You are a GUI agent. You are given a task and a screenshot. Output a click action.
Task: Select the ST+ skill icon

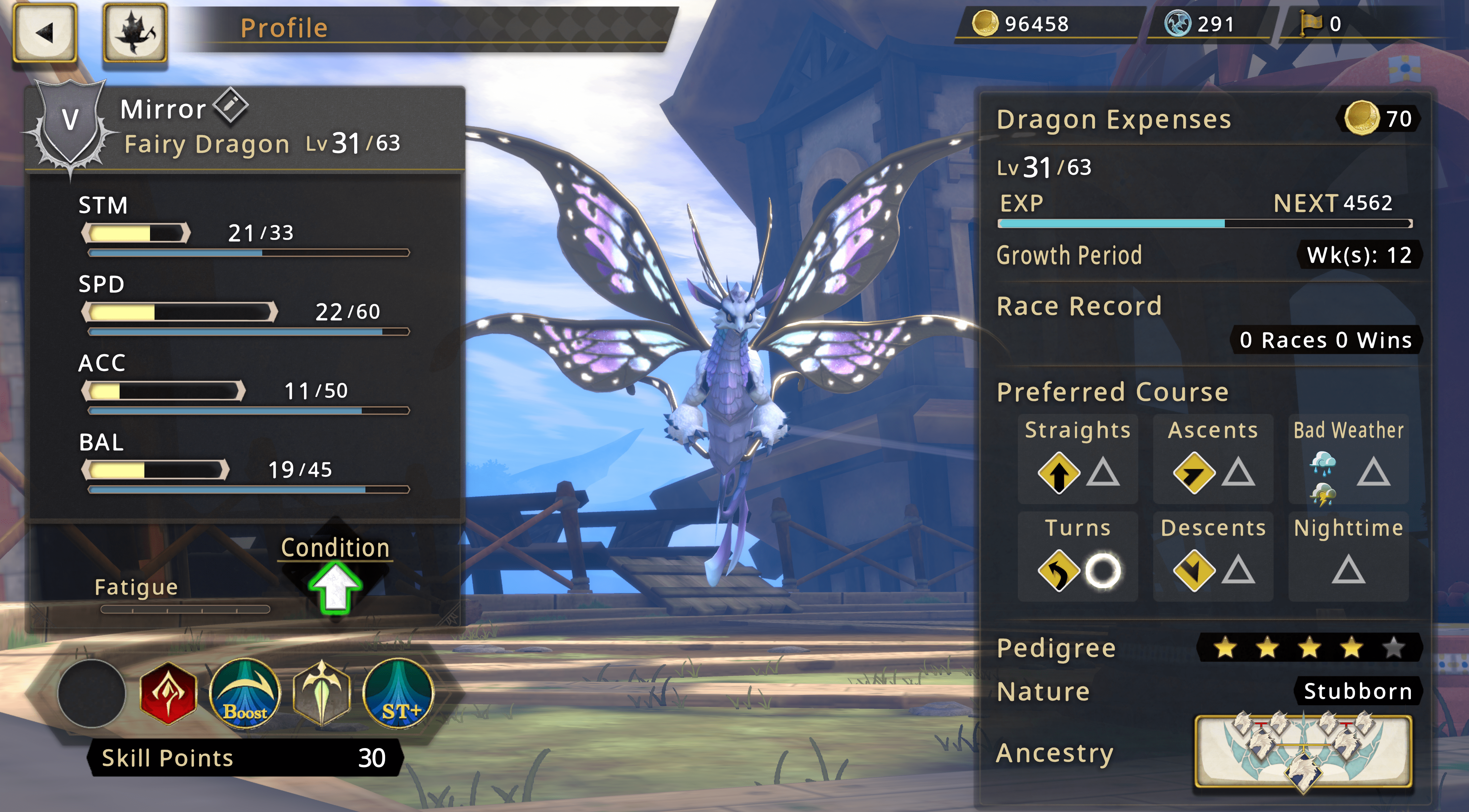point(399,693)
